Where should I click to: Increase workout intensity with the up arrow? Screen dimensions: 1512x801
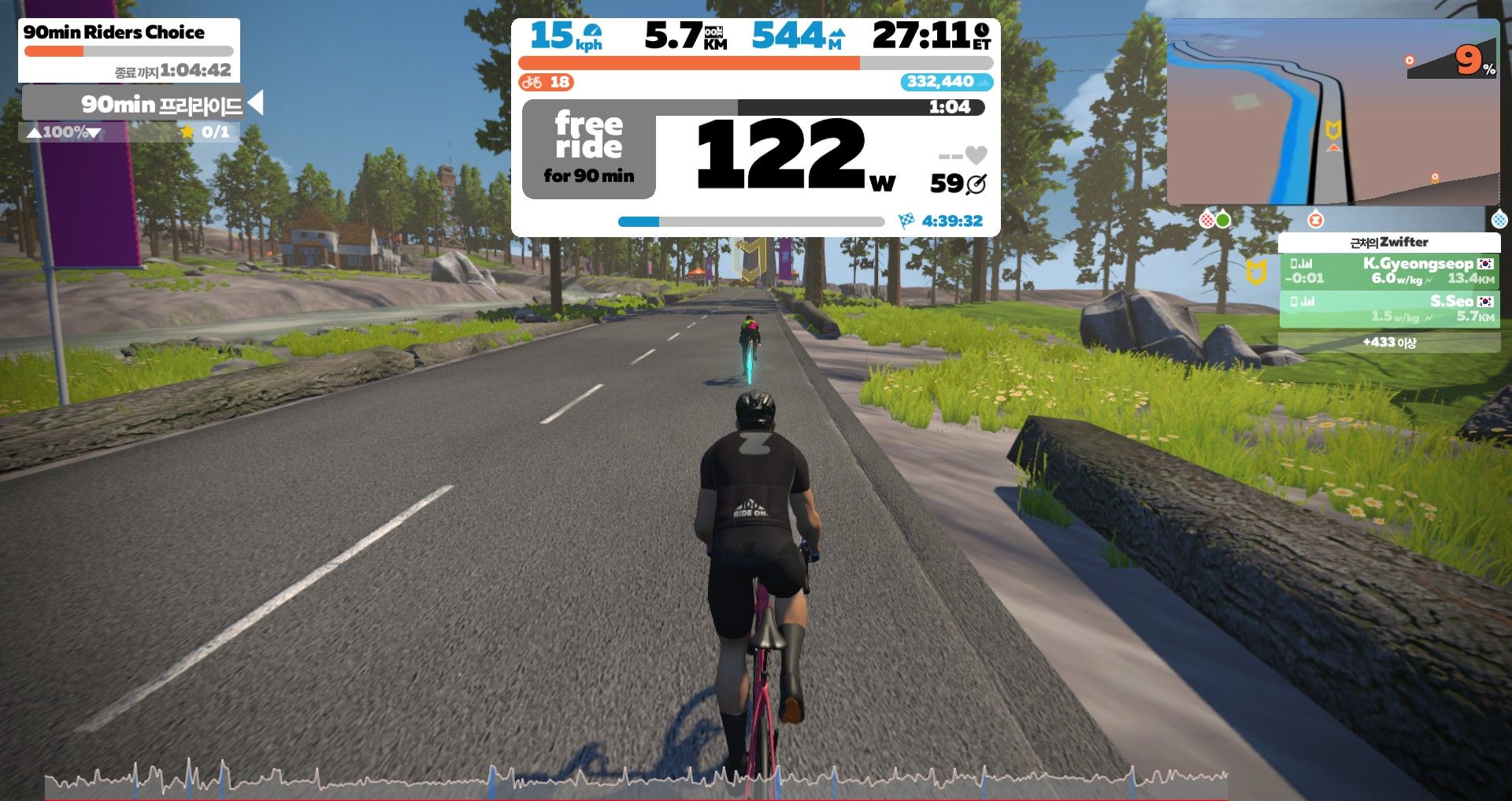(34, 132)
